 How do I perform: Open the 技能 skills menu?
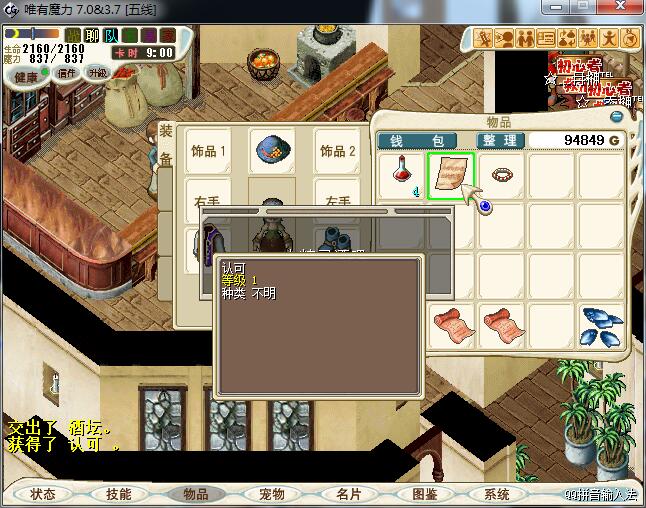tap(119, 494)
